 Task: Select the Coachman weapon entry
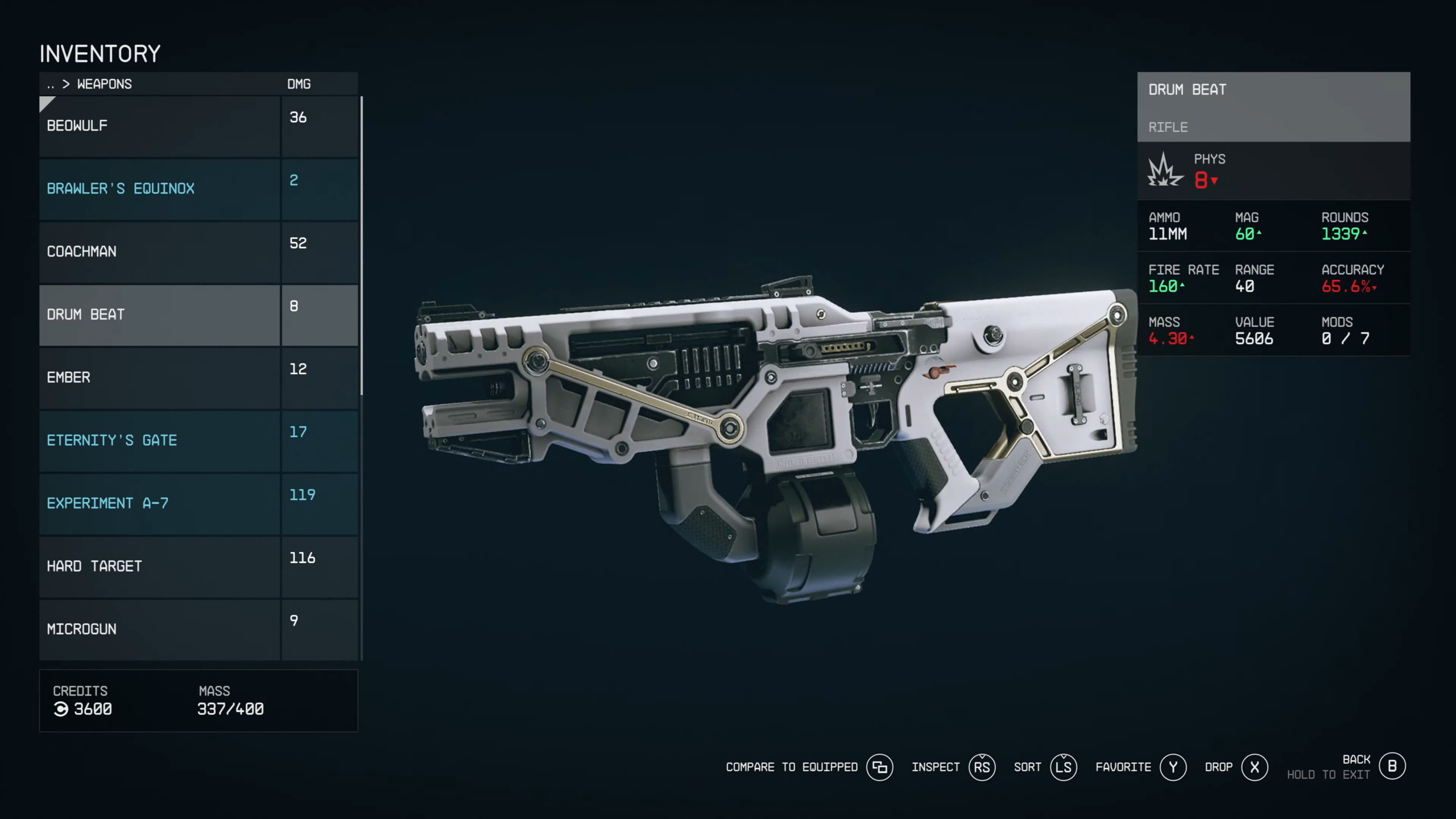coord(159,252)
